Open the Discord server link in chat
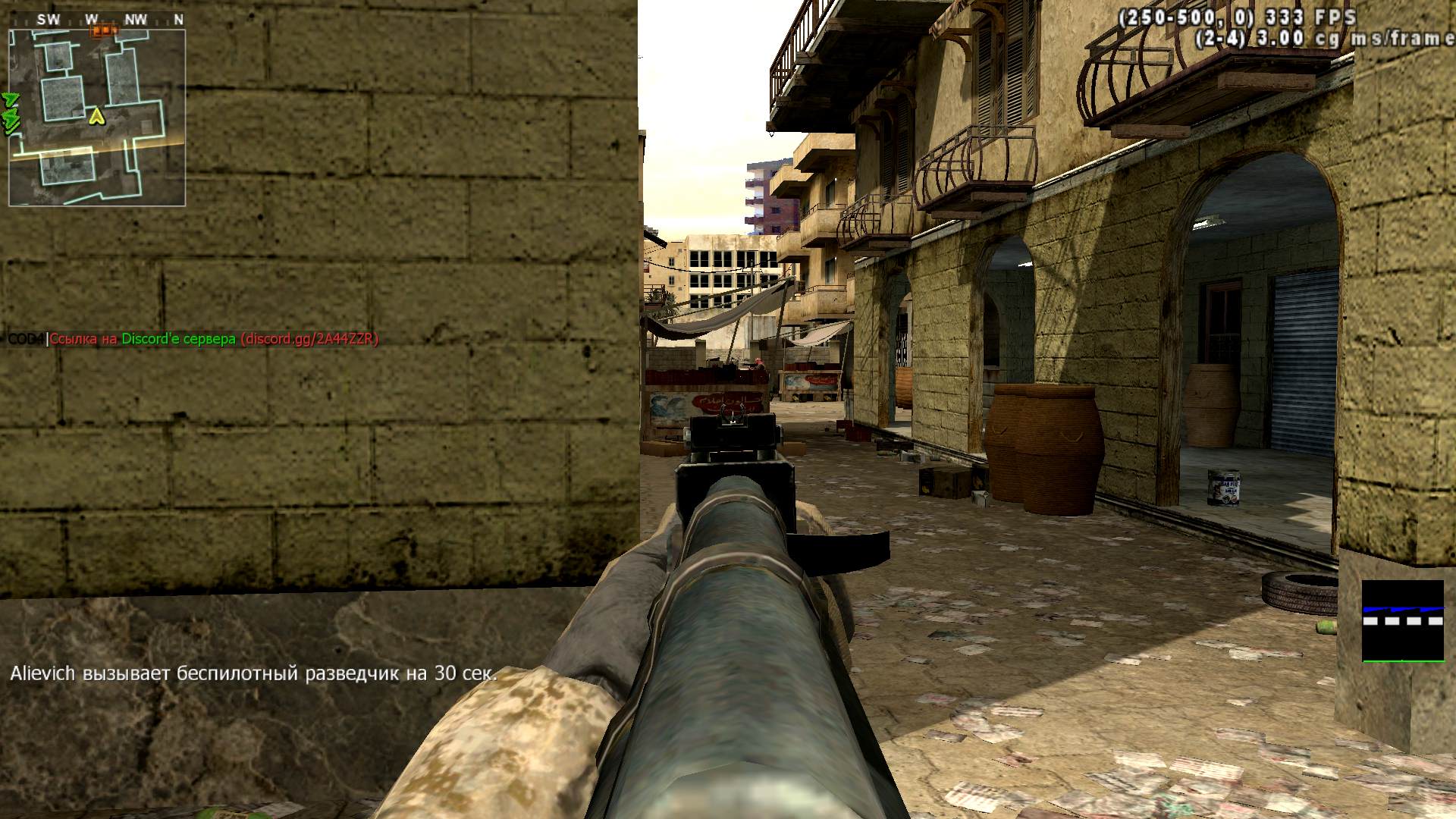Viewport: 1456px width, 819px height. [x=309, y=339]
